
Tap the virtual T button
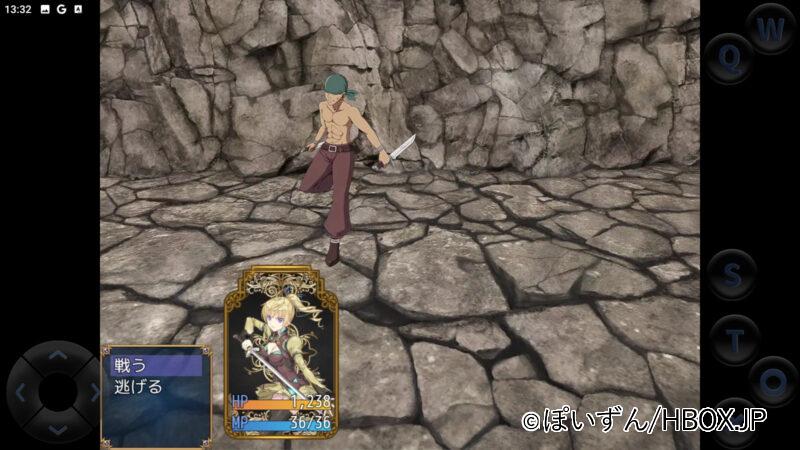[x=736, y=340]
